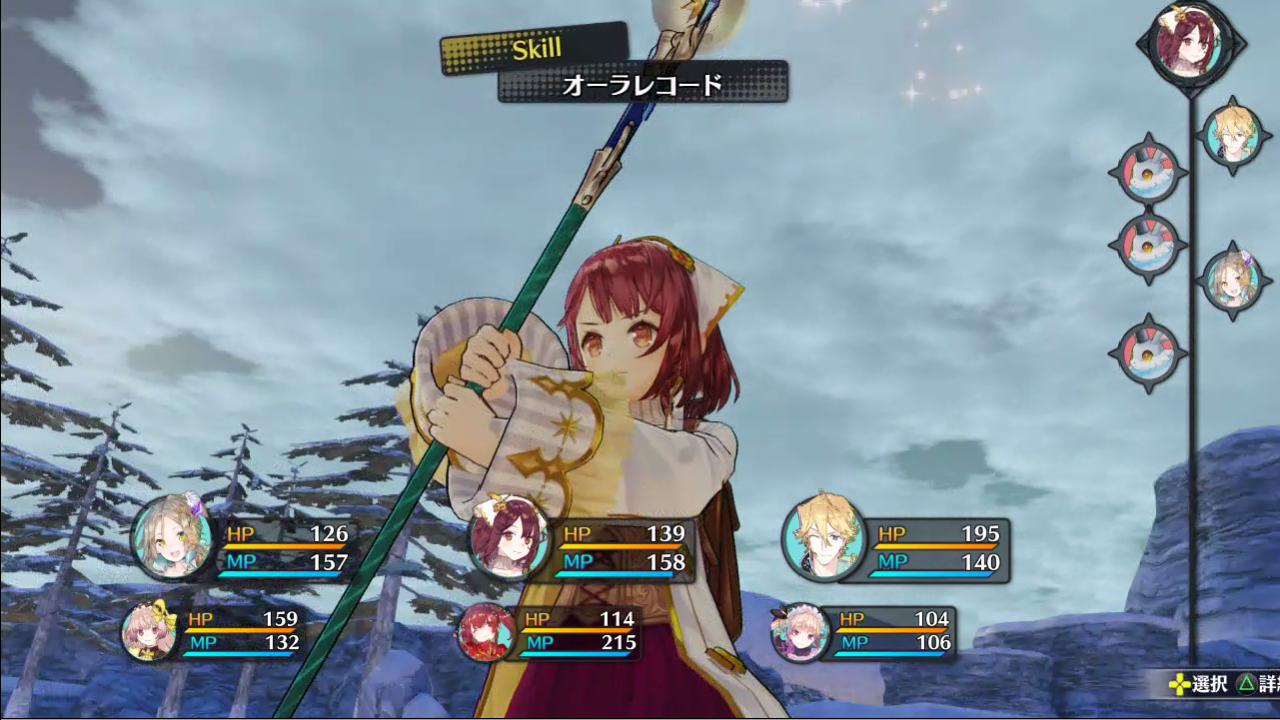The width and height of the screenshot is (1280, 720).
Task: Pick the yellow-bow girl portrait with 159 HP
Action: point(151,631)
